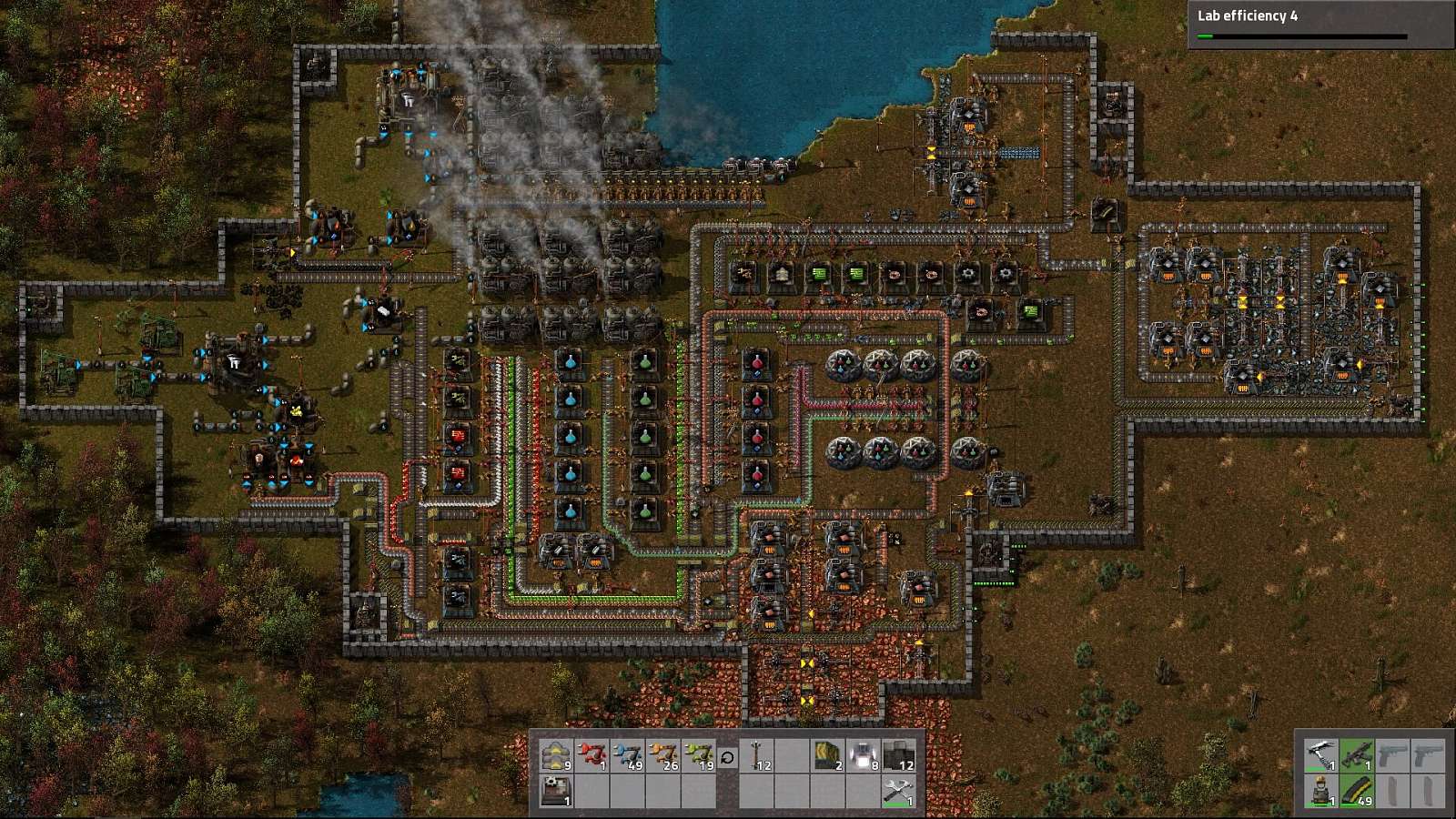
Task: Select the green filter inserter stack of 19
Action: (698, 753)
